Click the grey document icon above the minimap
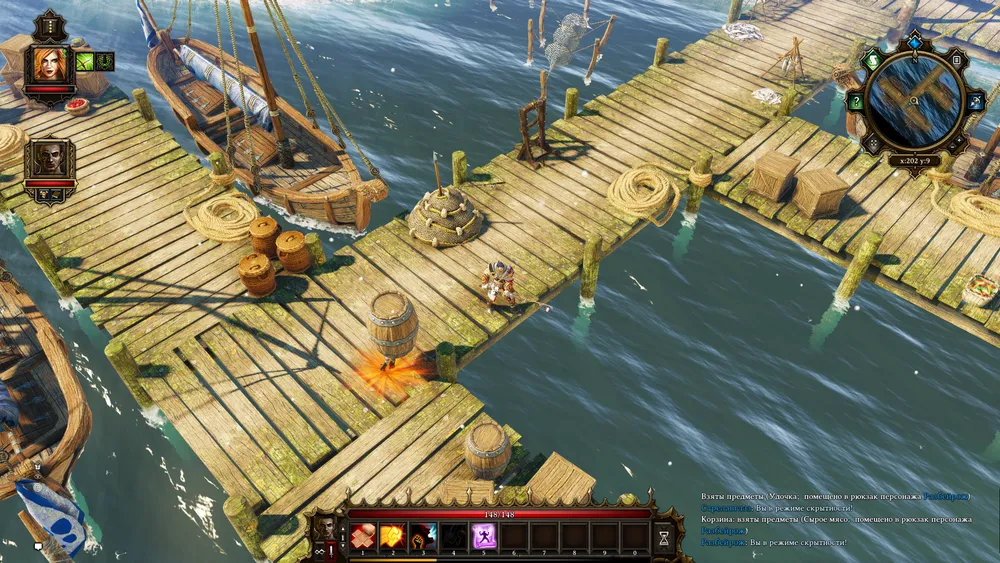The image size is (1000, 563). tap(955, 61)
